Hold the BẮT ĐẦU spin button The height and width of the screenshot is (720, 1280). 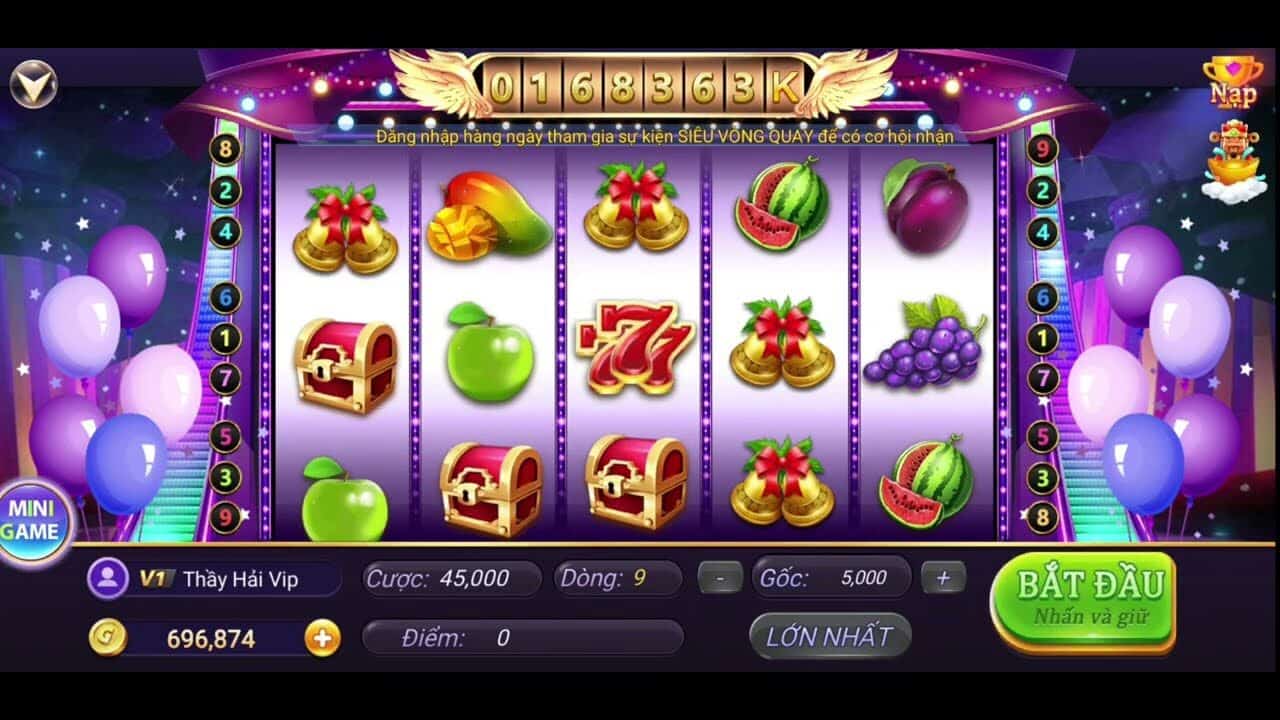pos(1086,594)
